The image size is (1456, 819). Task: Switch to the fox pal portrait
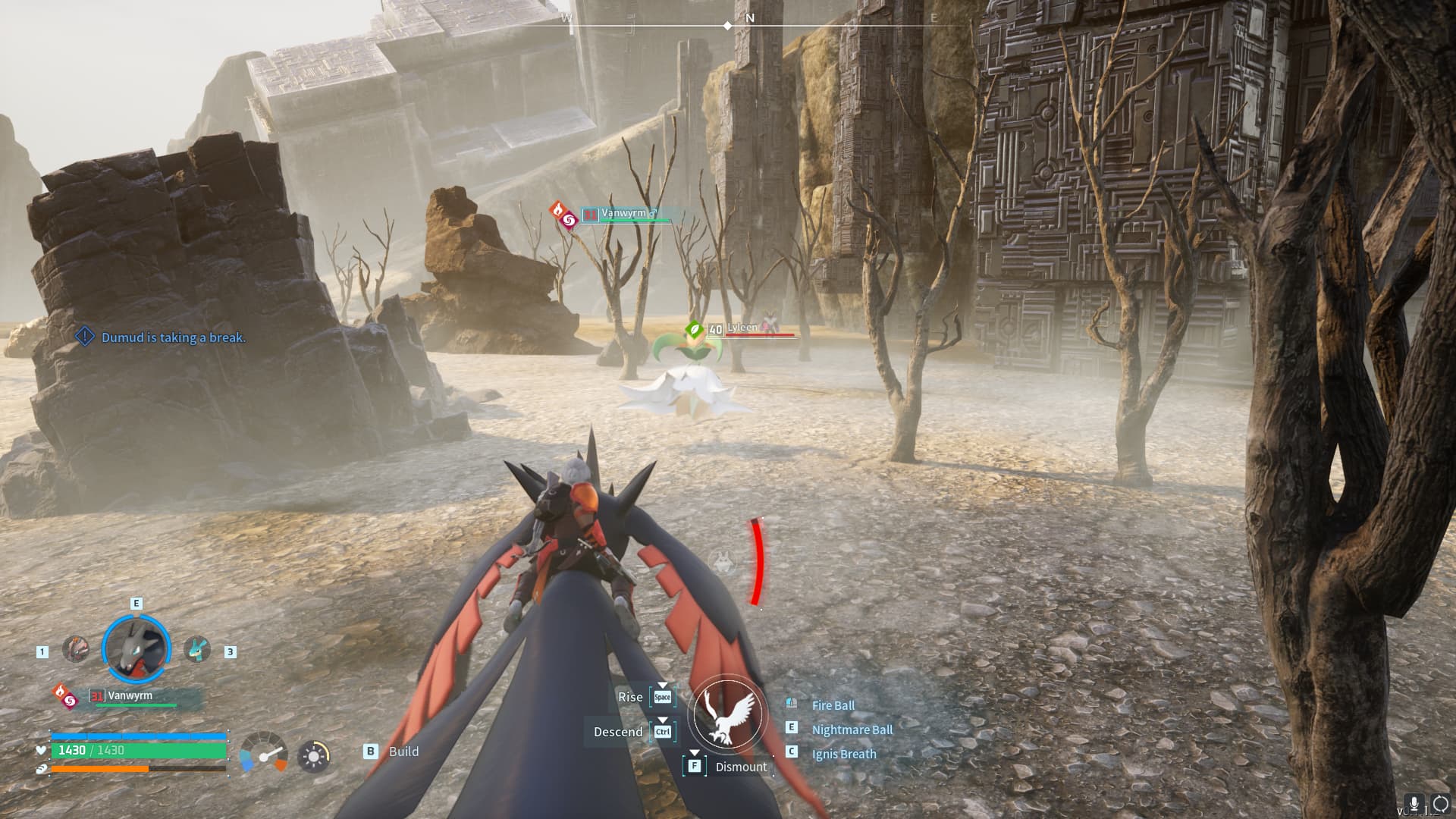[75, 649]
